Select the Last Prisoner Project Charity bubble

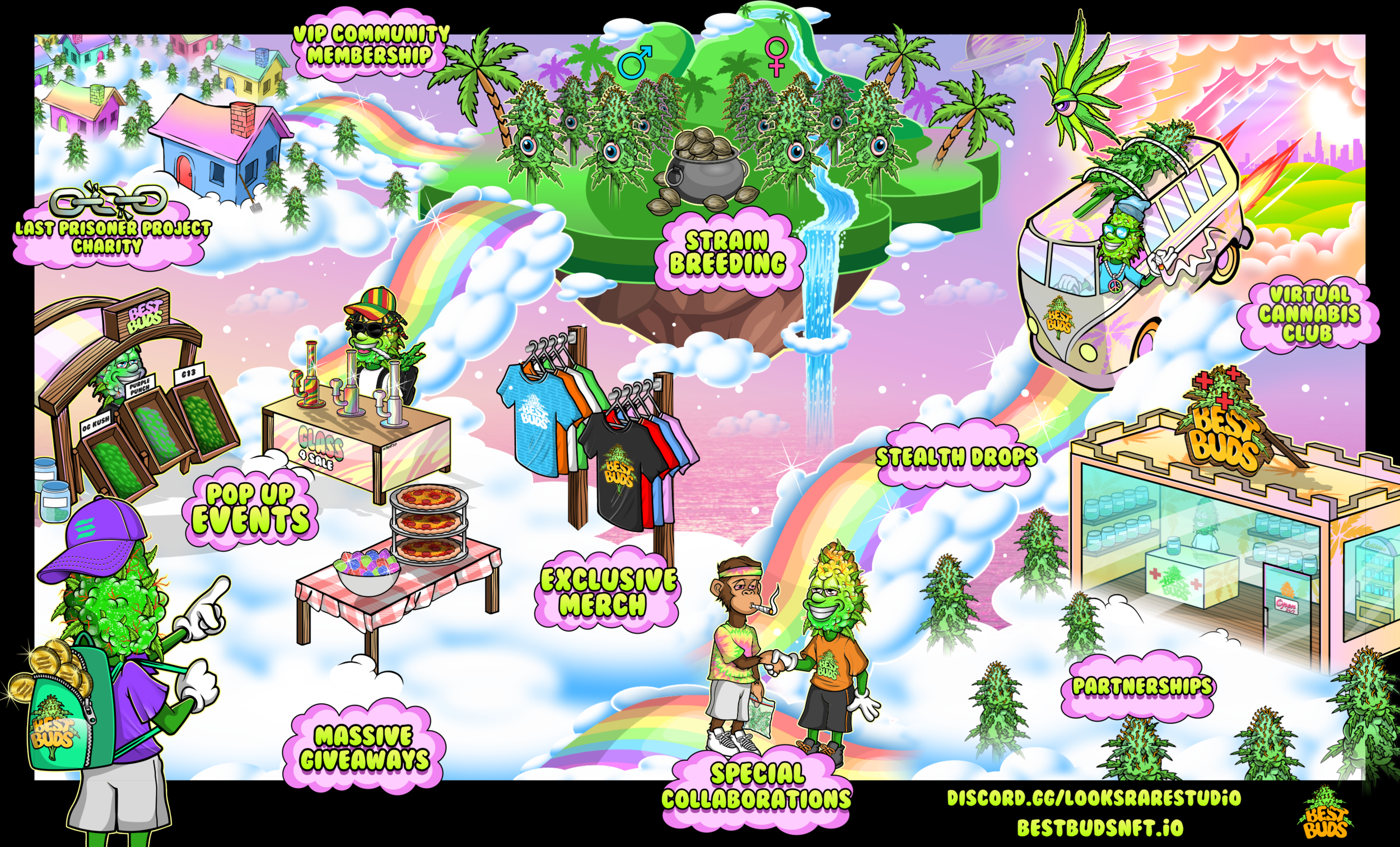click(x=113, y=237)
